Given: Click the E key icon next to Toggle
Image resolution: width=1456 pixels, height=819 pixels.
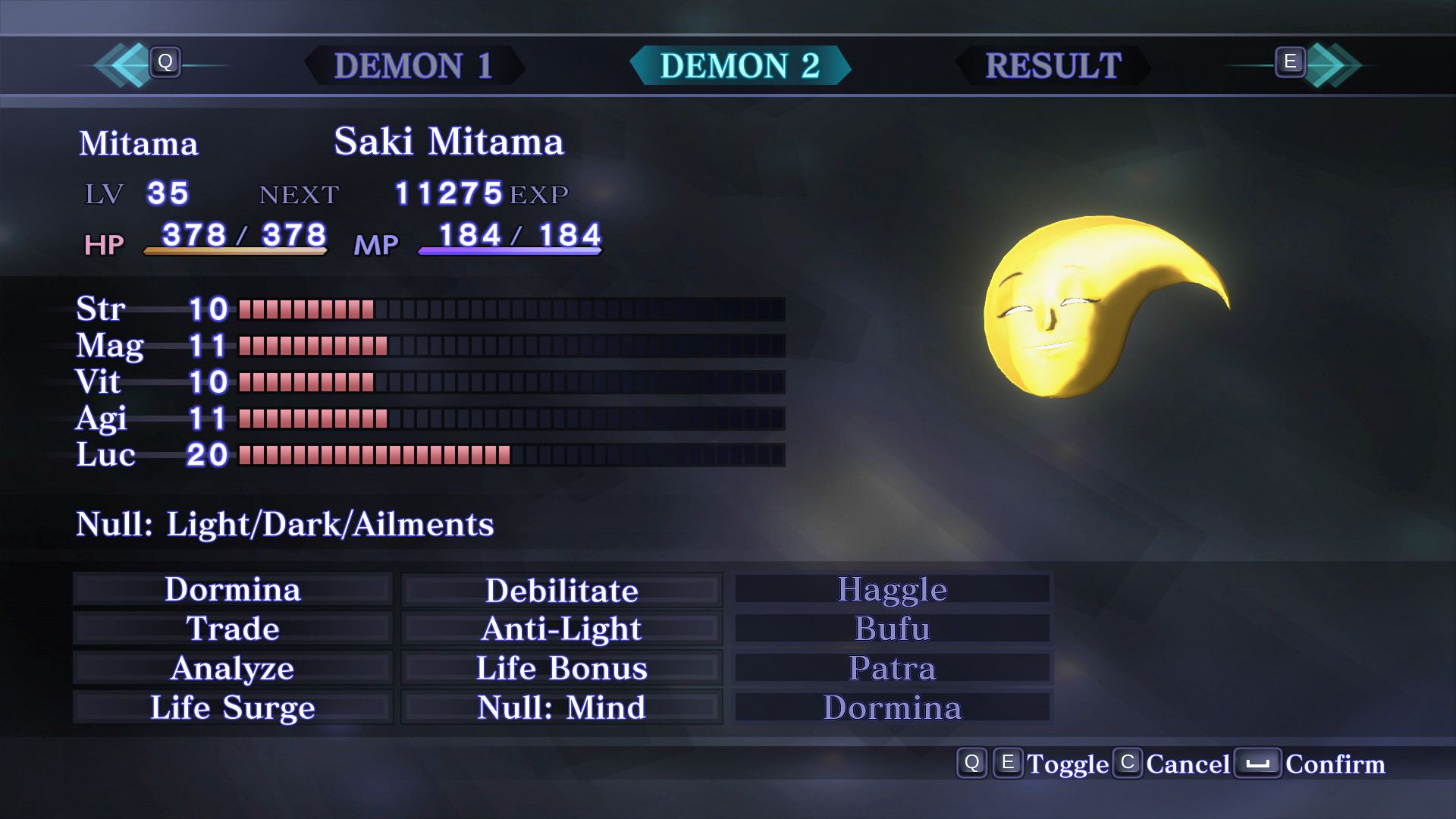Looking at the screenshot, I should [1009, 764].
